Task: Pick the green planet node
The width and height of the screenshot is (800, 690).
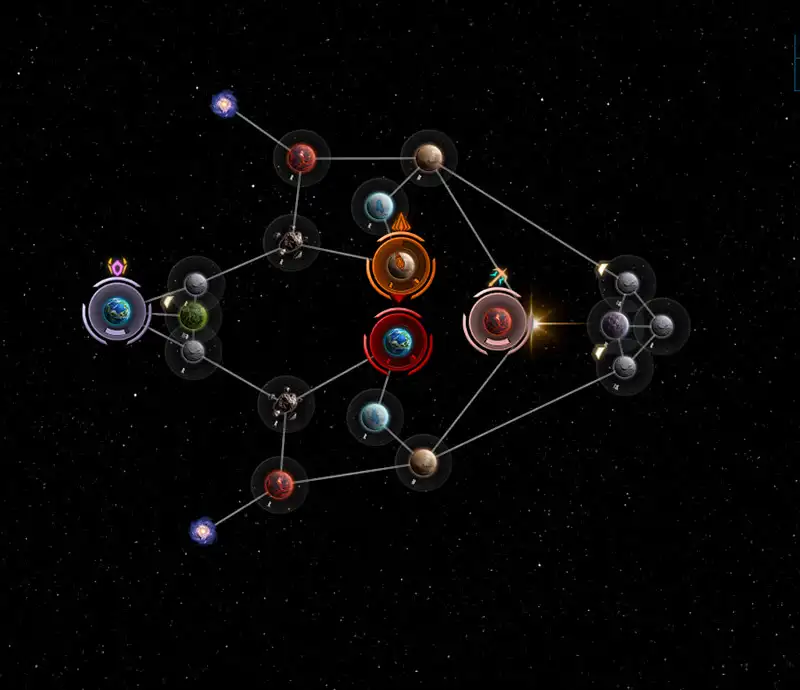Action: [x=193, y=315]
